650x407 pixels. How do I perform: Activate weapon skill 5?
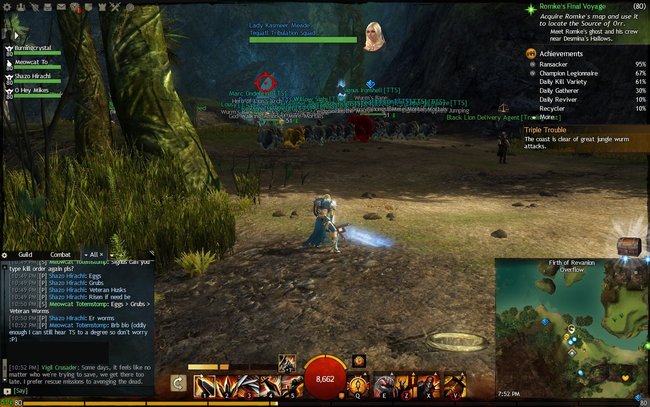290,383
